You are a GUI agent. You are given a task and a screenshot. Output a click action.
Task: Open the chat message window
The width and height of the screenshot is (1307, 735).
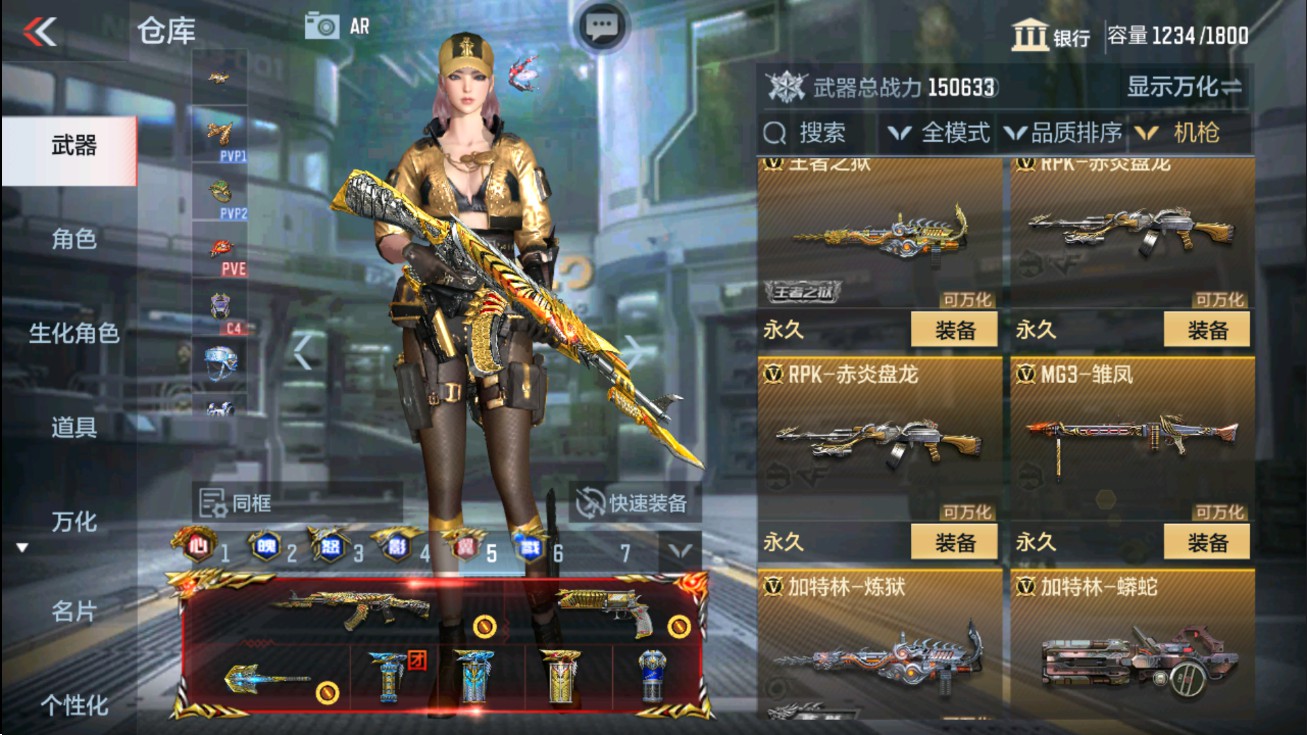[x=601, y=24]
